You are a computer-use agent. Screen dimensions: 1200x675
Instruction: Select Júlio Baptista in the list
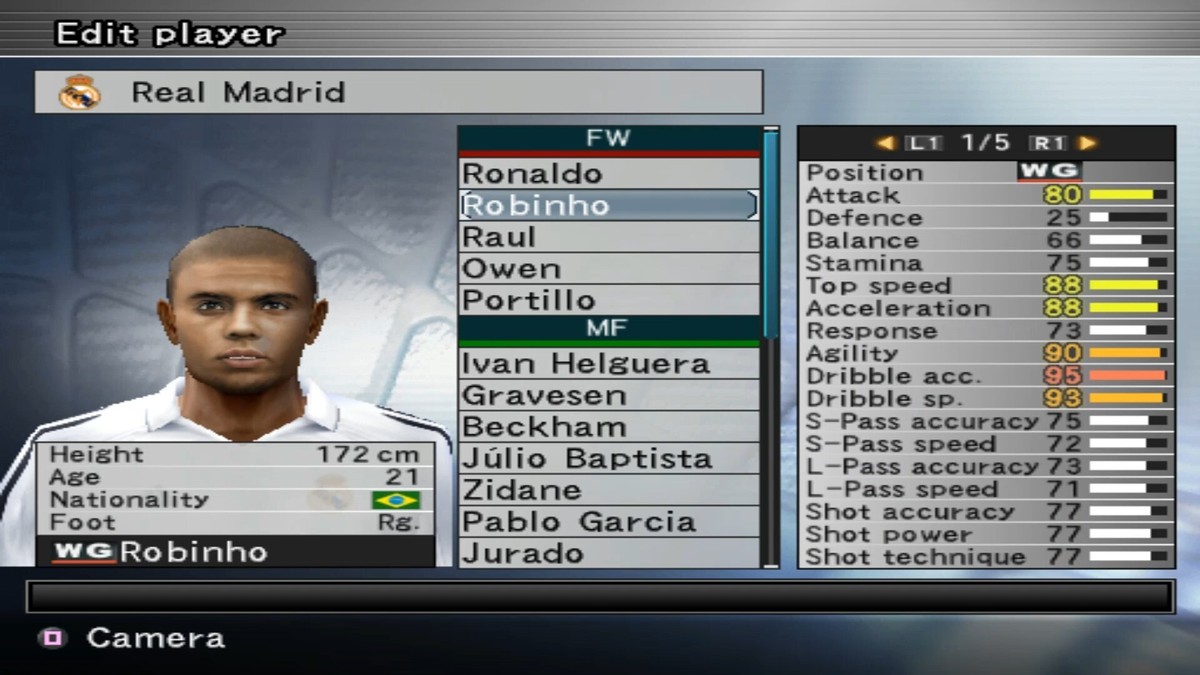point(608,459)
